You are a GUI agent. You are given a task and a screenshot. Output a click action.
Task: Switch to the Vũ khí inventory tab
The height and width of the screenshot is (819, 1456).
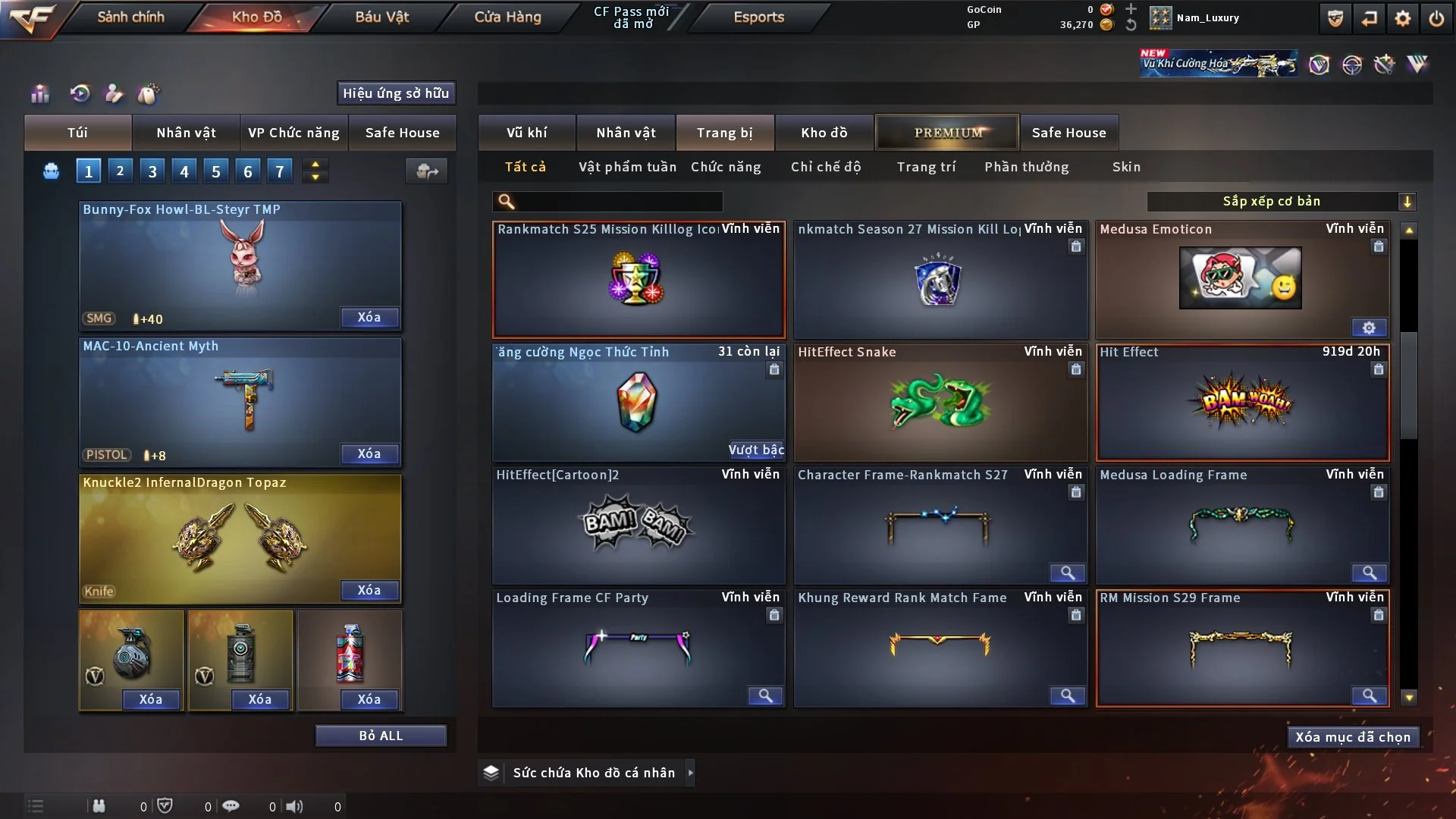tap(526, 133)
